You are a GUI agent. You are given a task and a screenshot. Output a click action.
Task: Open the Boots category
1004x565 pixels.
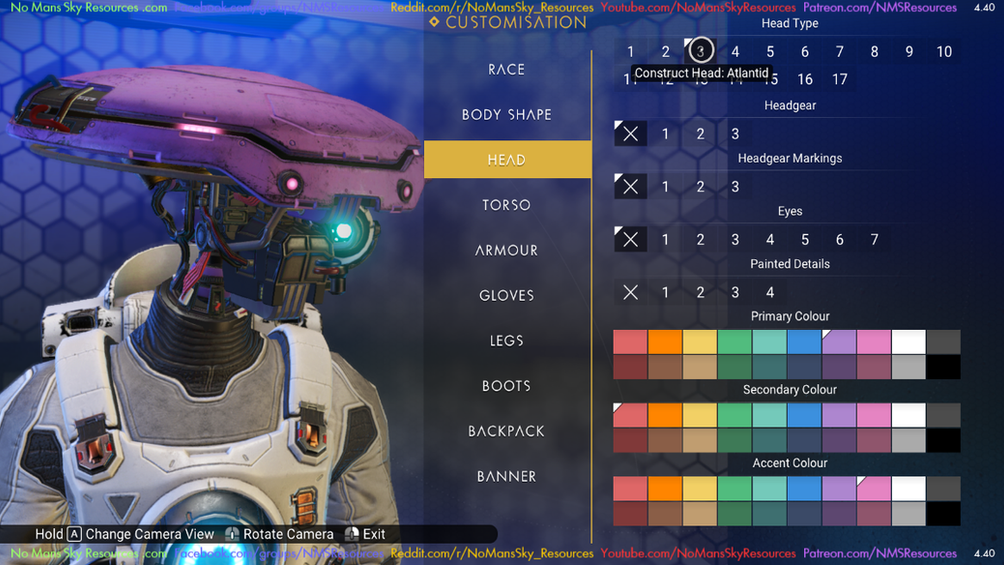507,386
